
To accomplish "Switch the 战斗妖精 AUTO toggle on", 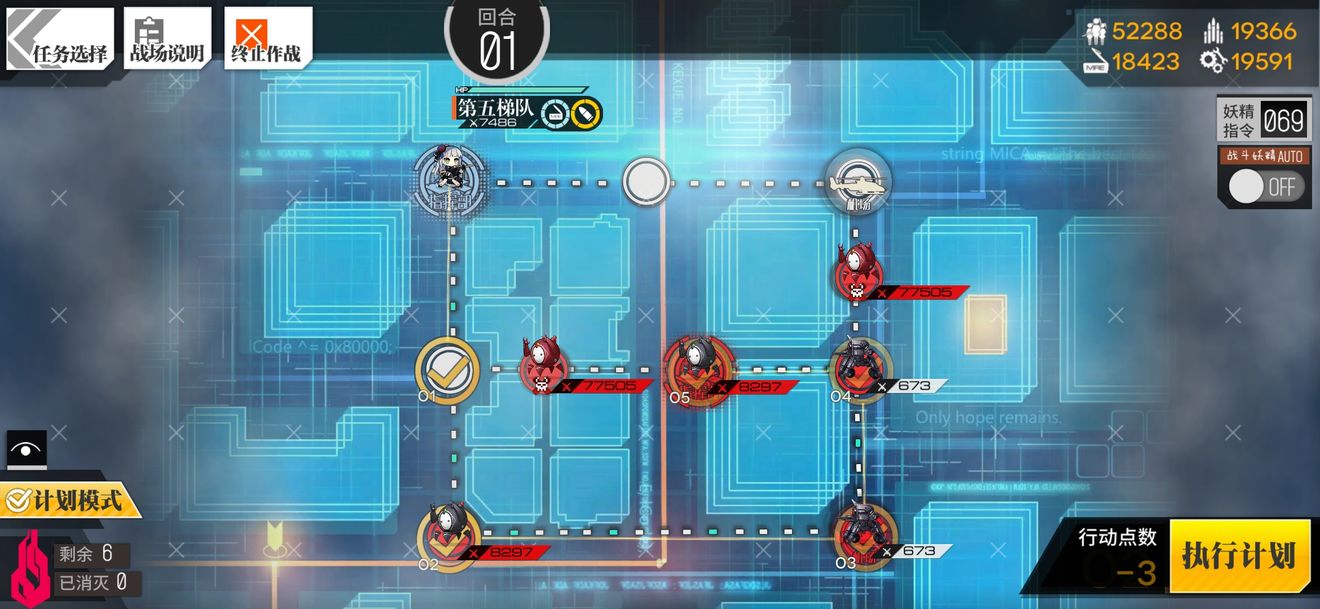I will pyautogui.click(x=1266, y=187).
